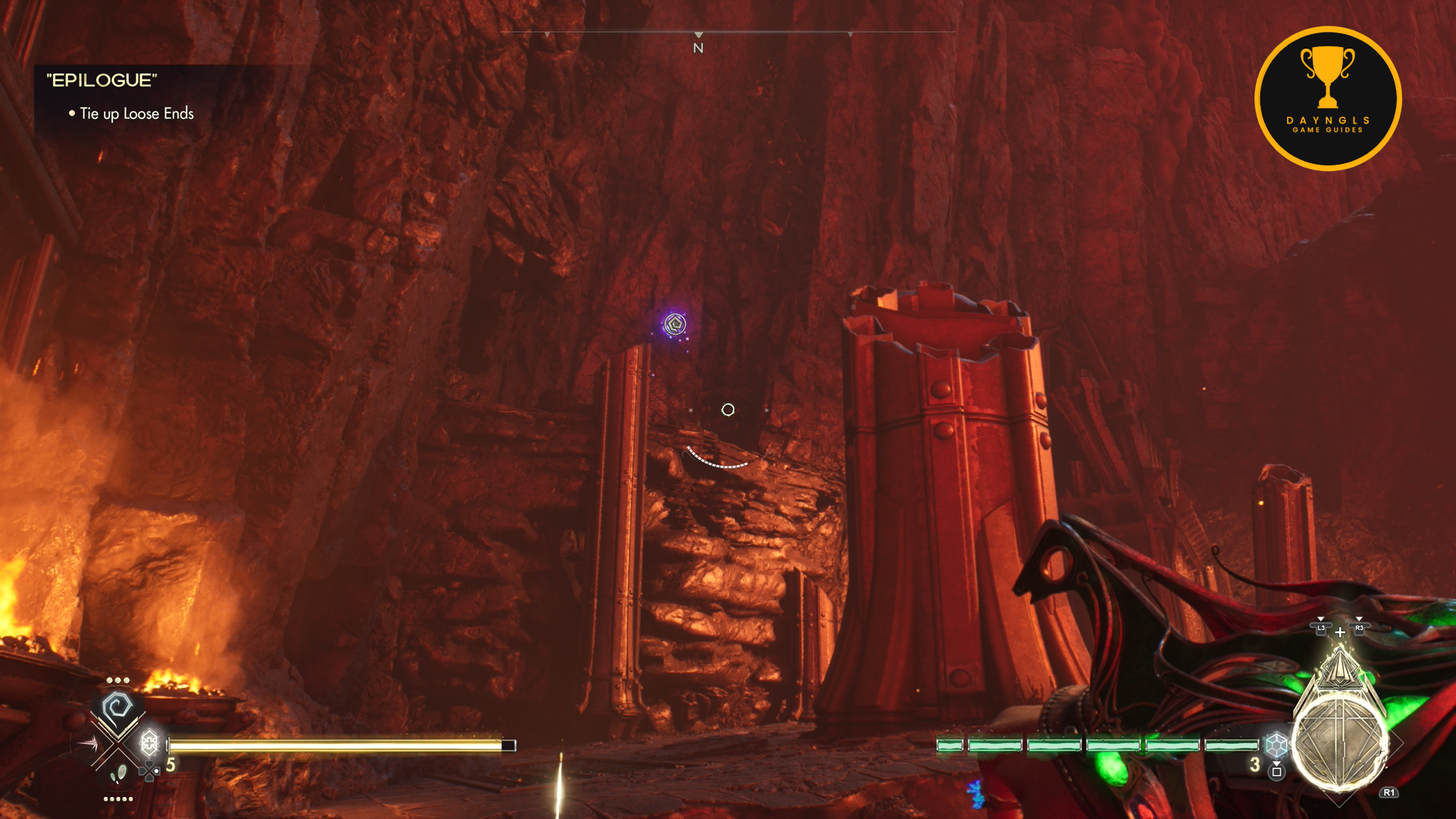Use the health potion cross icon
Image resolution: width=1456 pixels, height=819 pixels.
(x=149, y=742)
